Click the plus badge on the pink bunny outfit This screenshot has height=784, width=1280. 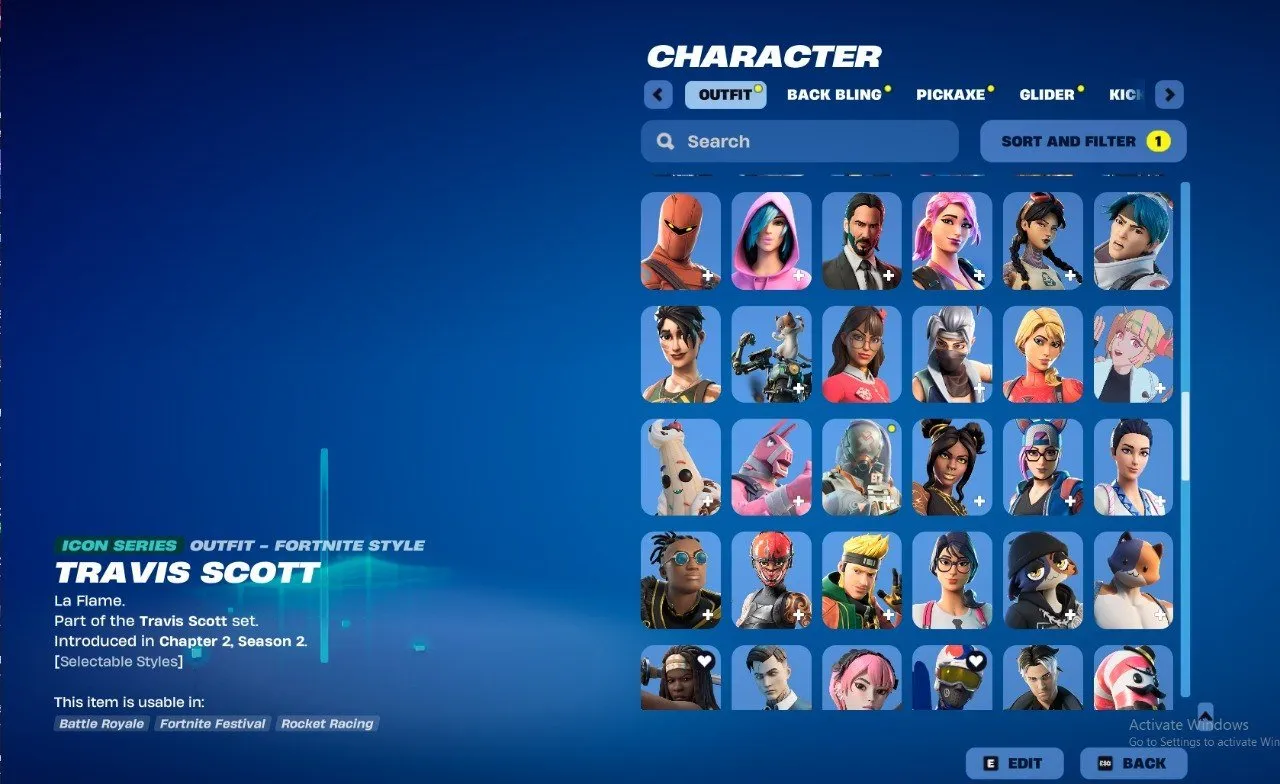pyautogui.click(x=799, y=501)
